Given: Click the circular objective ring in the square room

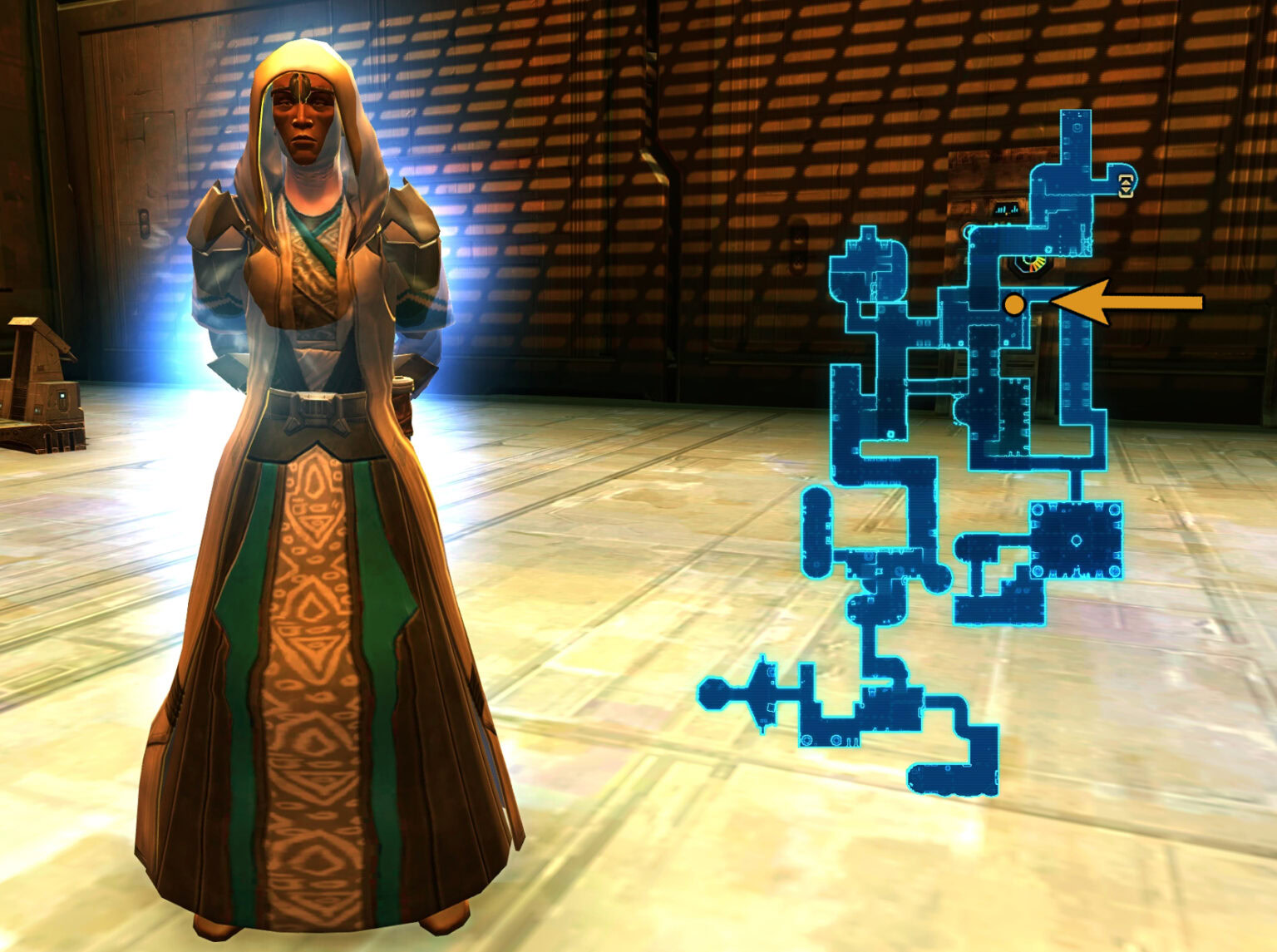Looking at the screenshot, I should pos(1077,540).
